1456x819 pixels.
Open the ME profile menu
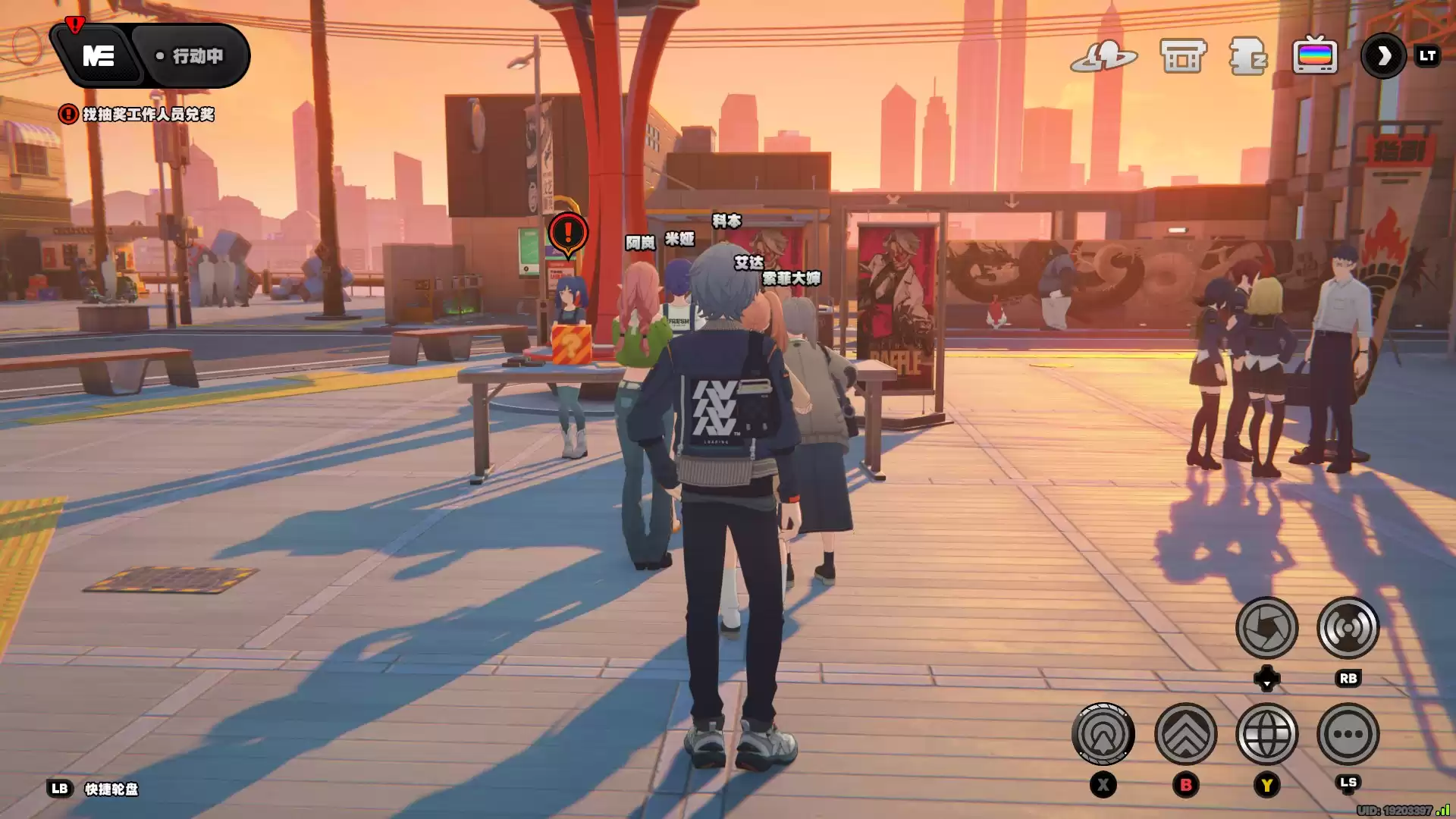pyautogui.click(x=98, y=56)
